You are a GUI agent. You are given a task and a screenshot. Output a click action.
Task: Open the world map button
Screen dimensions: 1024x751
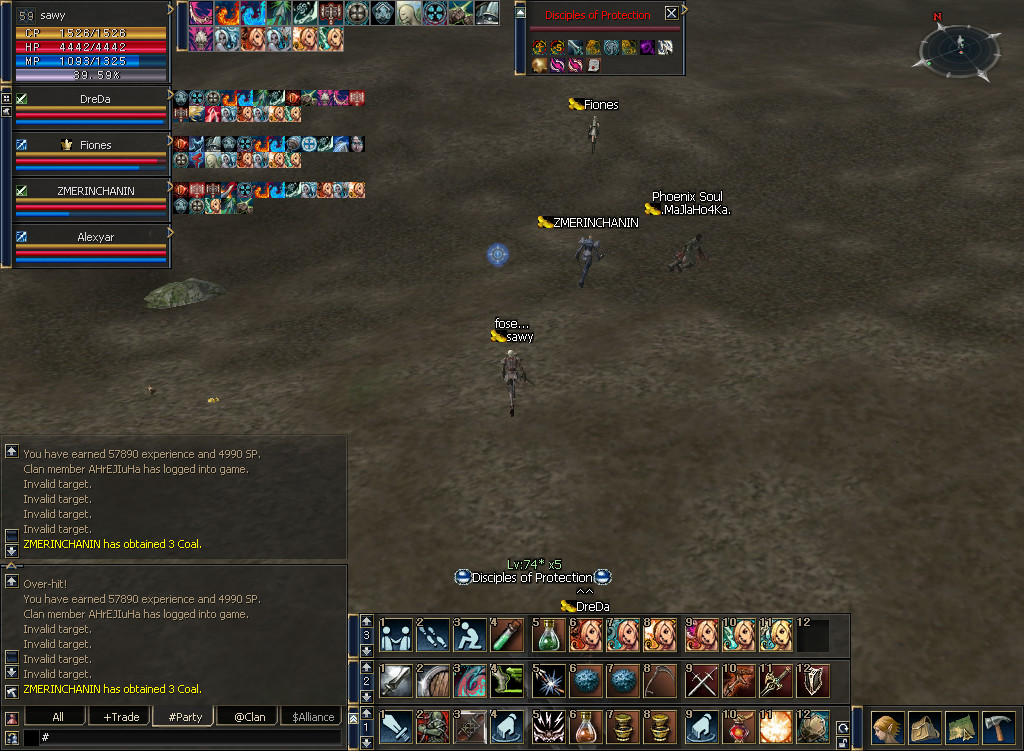962,727
